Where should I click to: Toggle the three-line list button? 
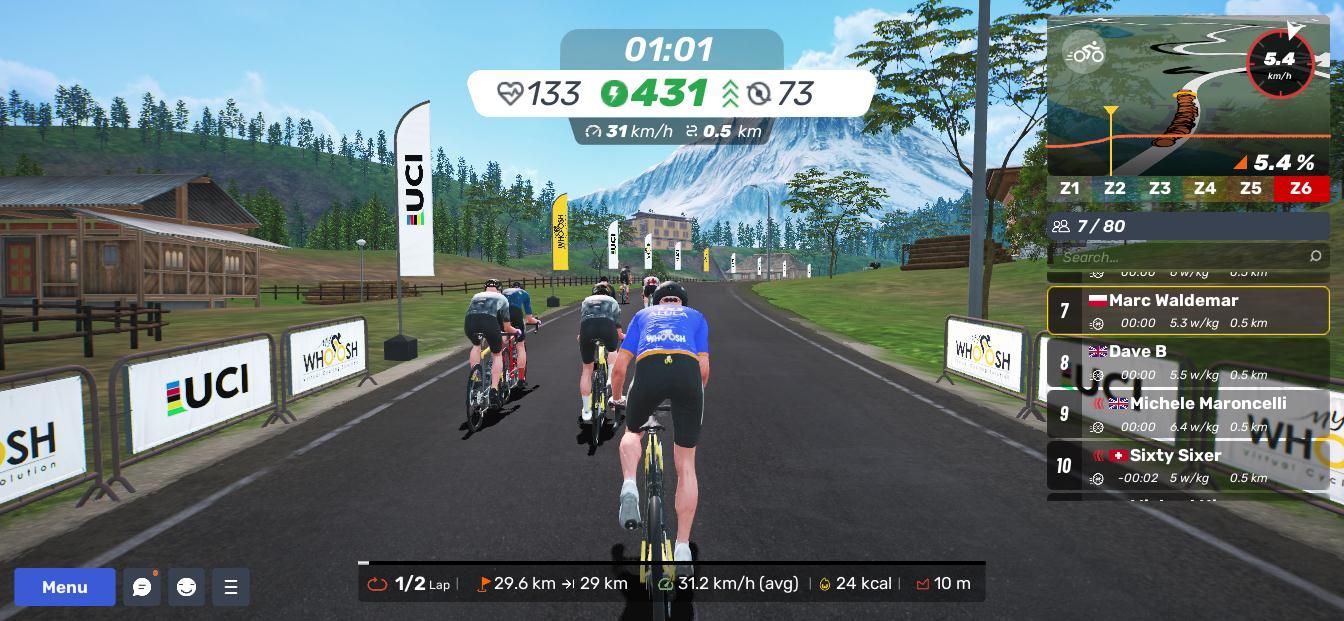click(231, 587)
